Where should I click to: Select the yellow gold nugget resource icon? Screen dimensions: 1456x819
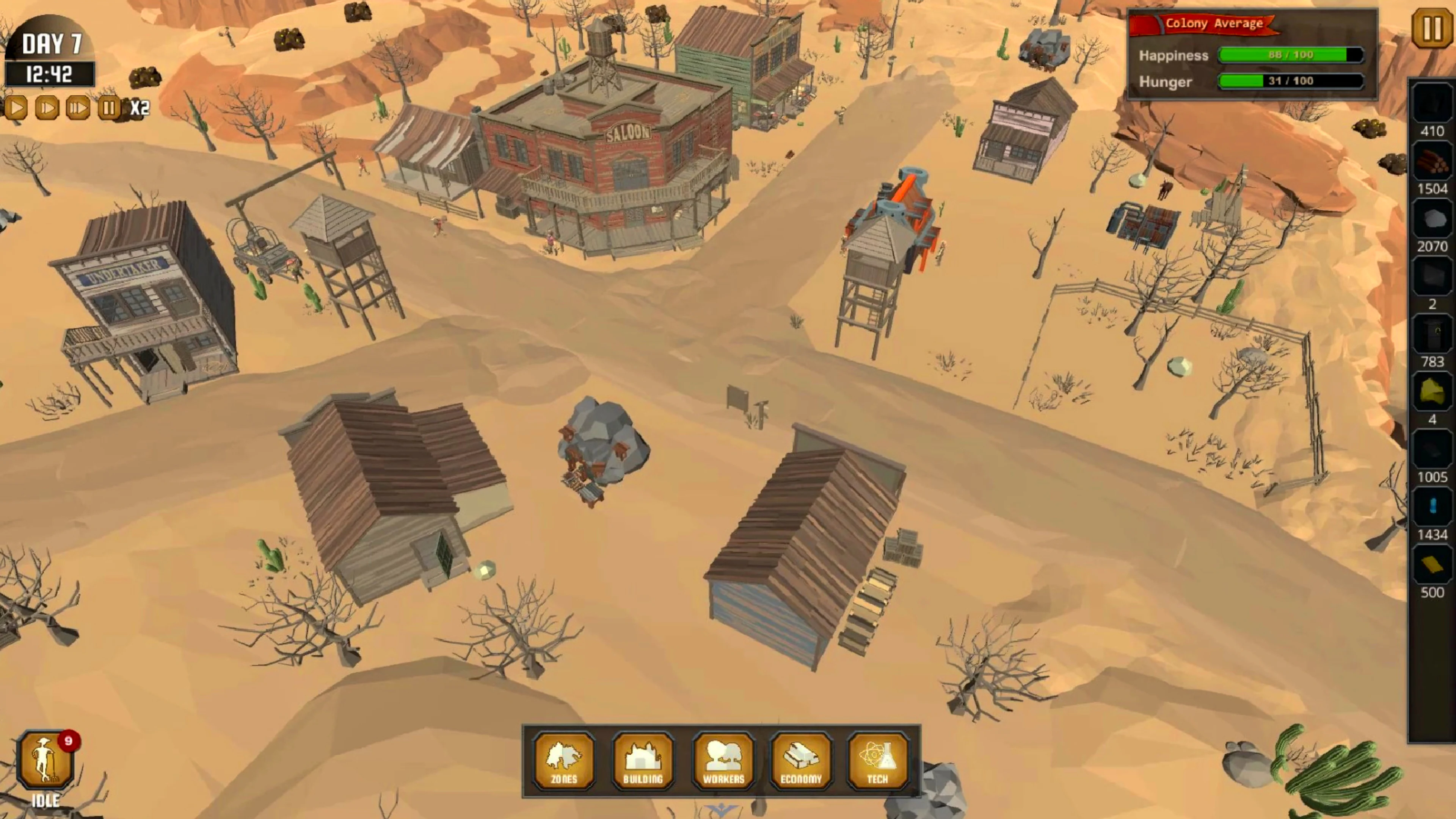click(1432, 392)
